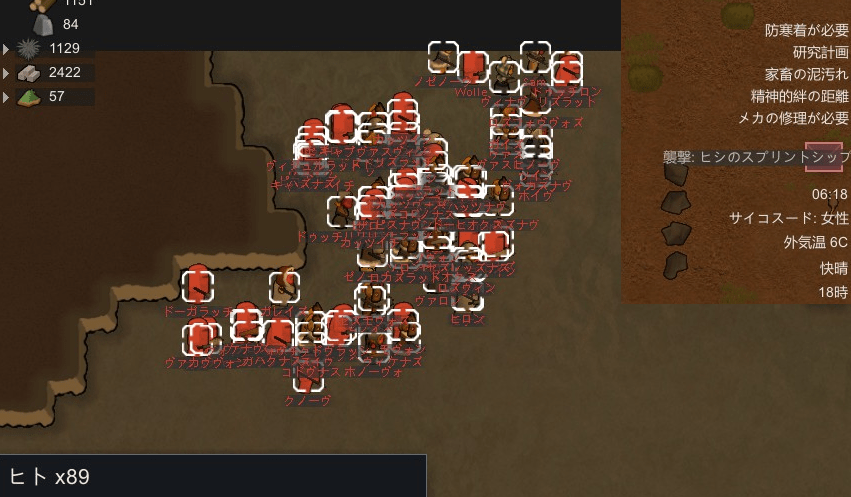Choose the pawn labeled Wolle
851x497 pixels.
tap(472, 68)
